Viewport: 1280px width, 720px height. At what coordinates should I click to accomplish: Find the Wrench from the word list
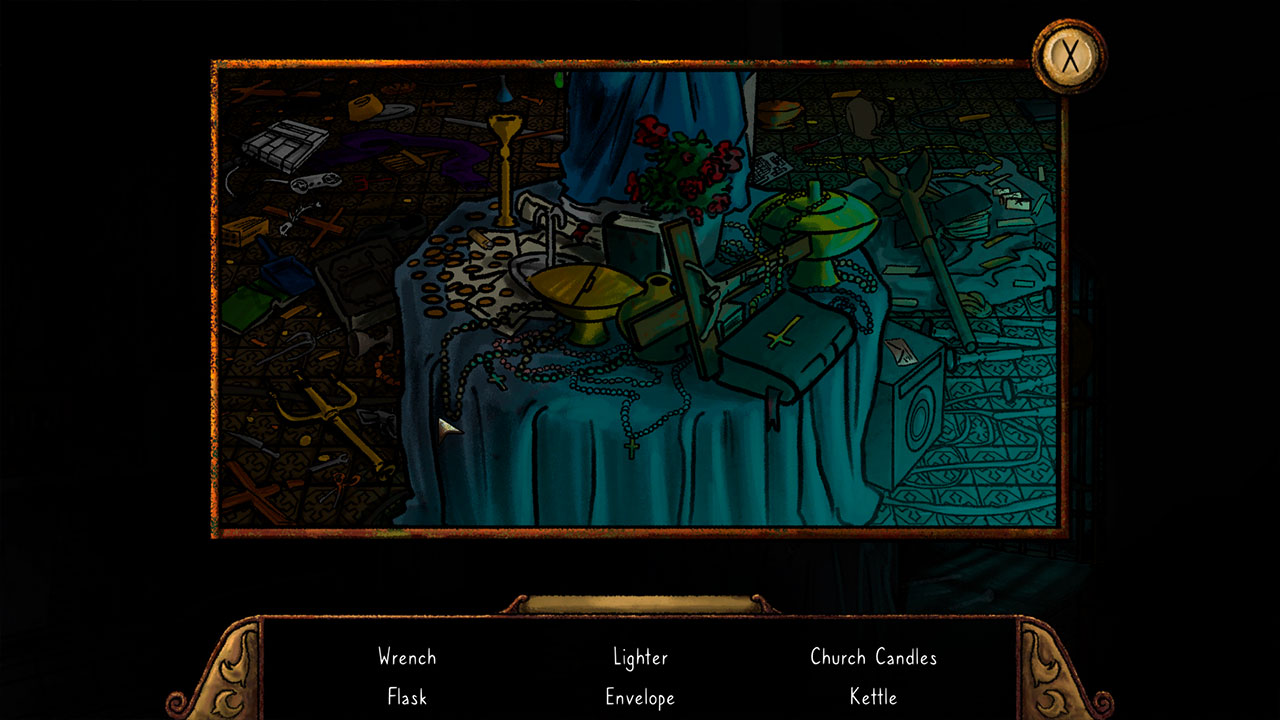coord(406,657)
